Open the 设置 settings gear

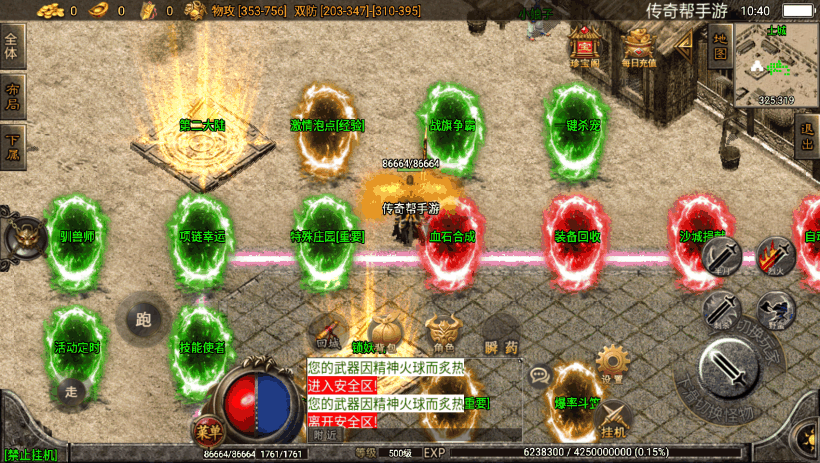point(612,364)
